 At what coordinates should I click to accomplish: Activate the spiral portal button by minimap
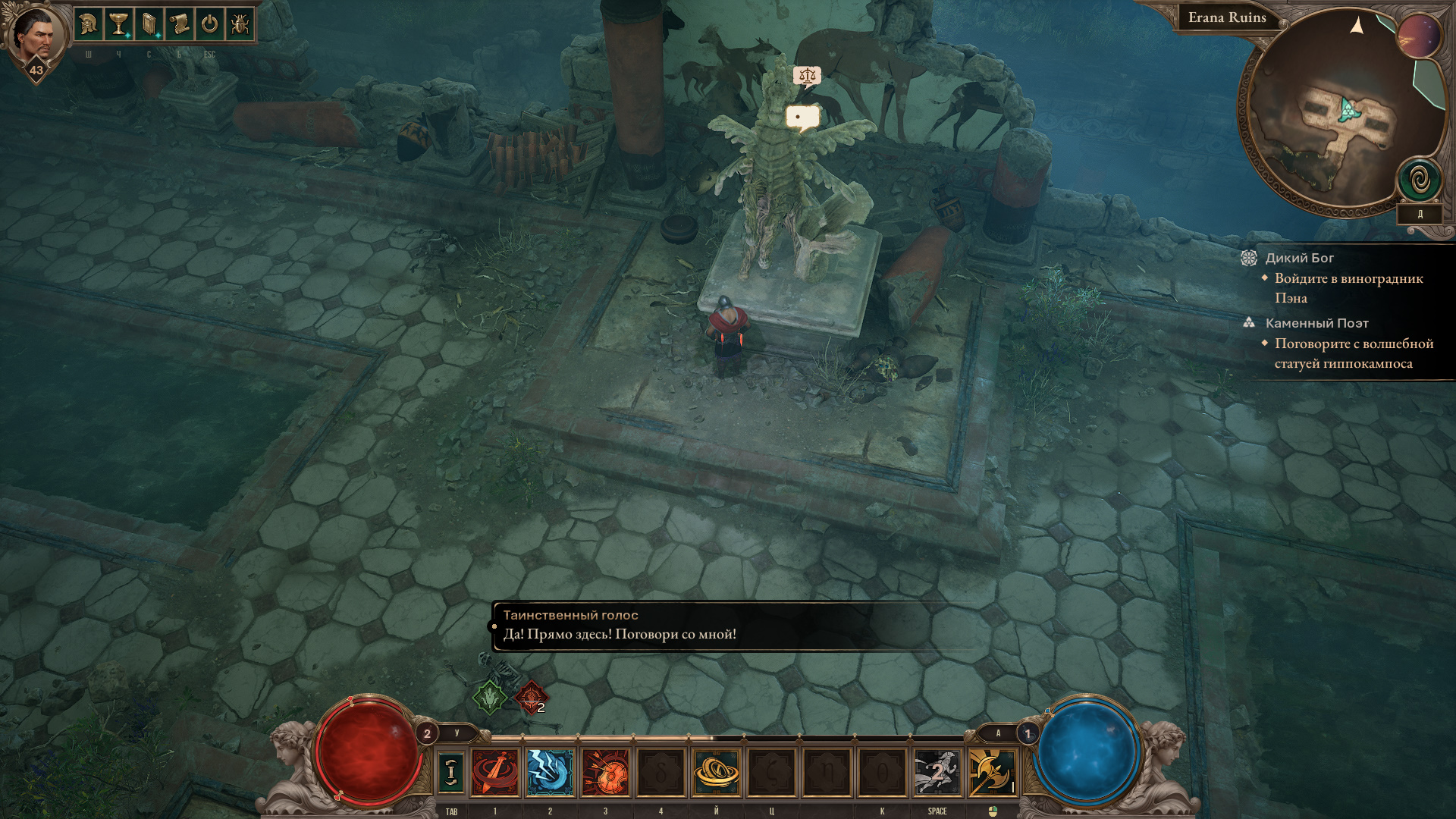[1419, 180]
